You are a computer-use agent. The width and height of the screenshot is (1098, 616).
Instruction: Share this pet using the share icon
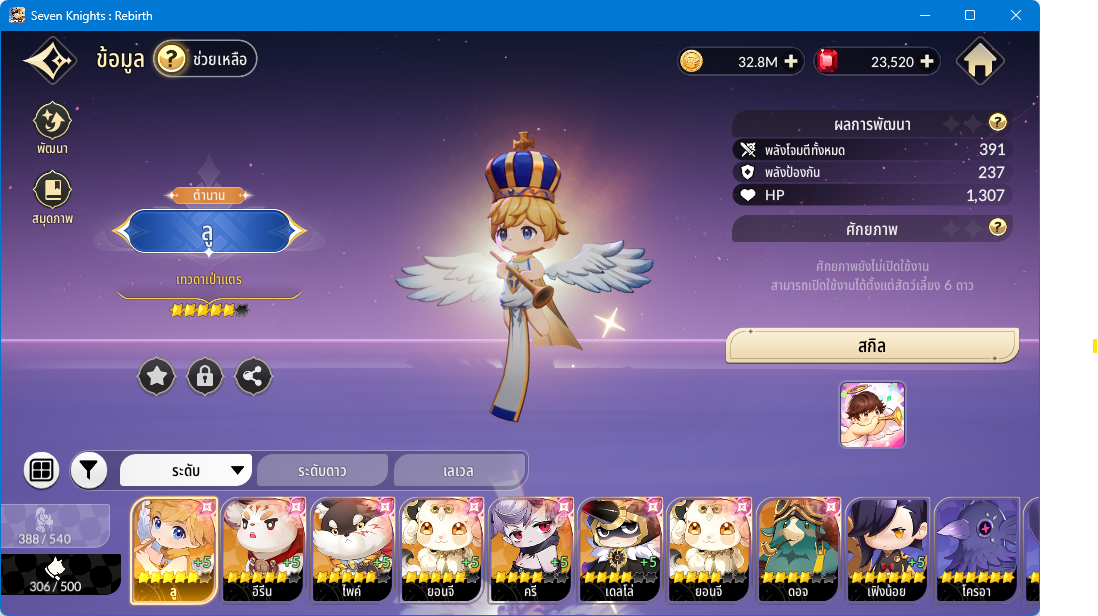253,376
